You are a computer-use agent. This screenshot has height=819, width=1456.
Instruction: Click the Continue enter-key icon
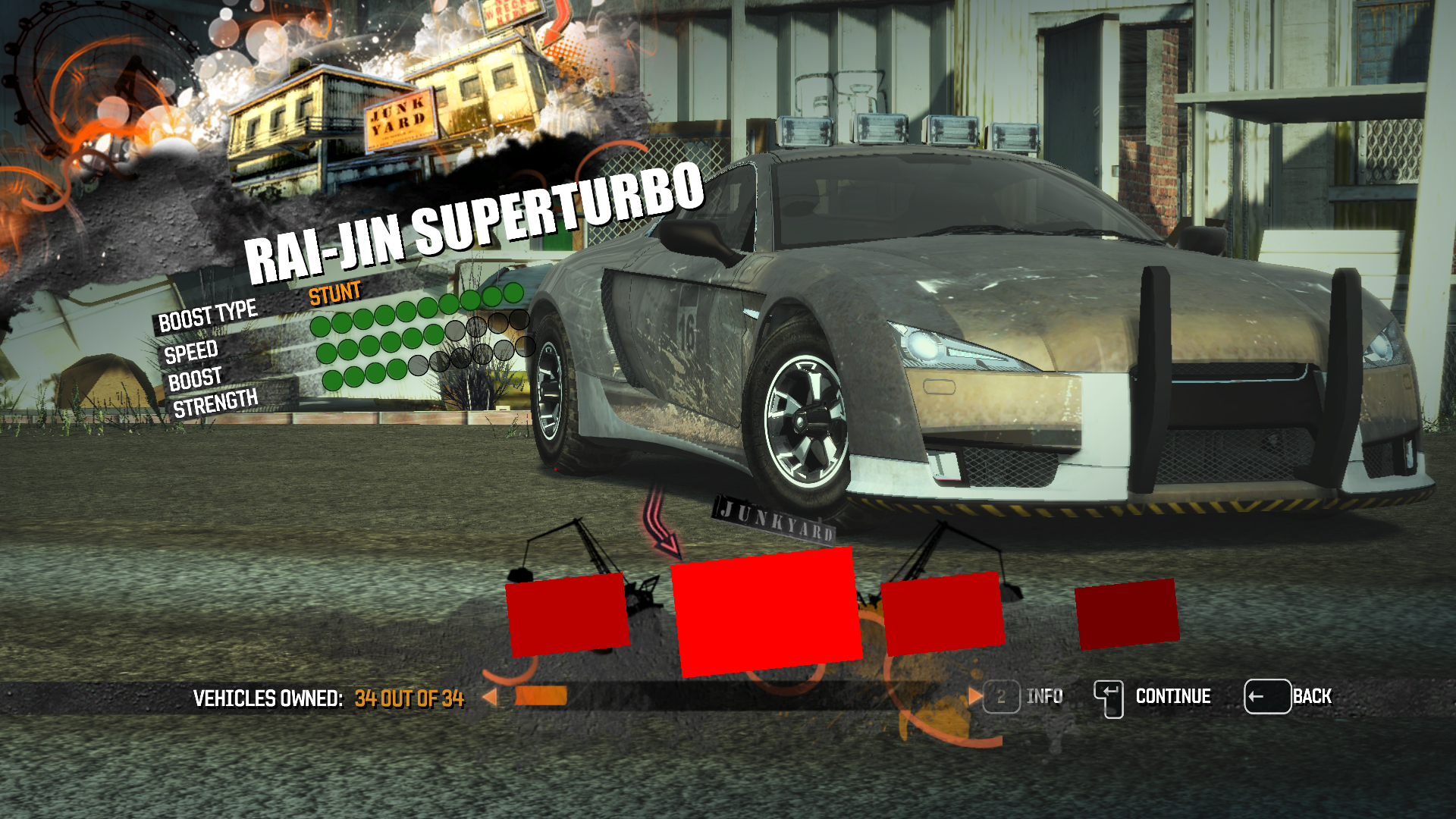point(1109,695)
